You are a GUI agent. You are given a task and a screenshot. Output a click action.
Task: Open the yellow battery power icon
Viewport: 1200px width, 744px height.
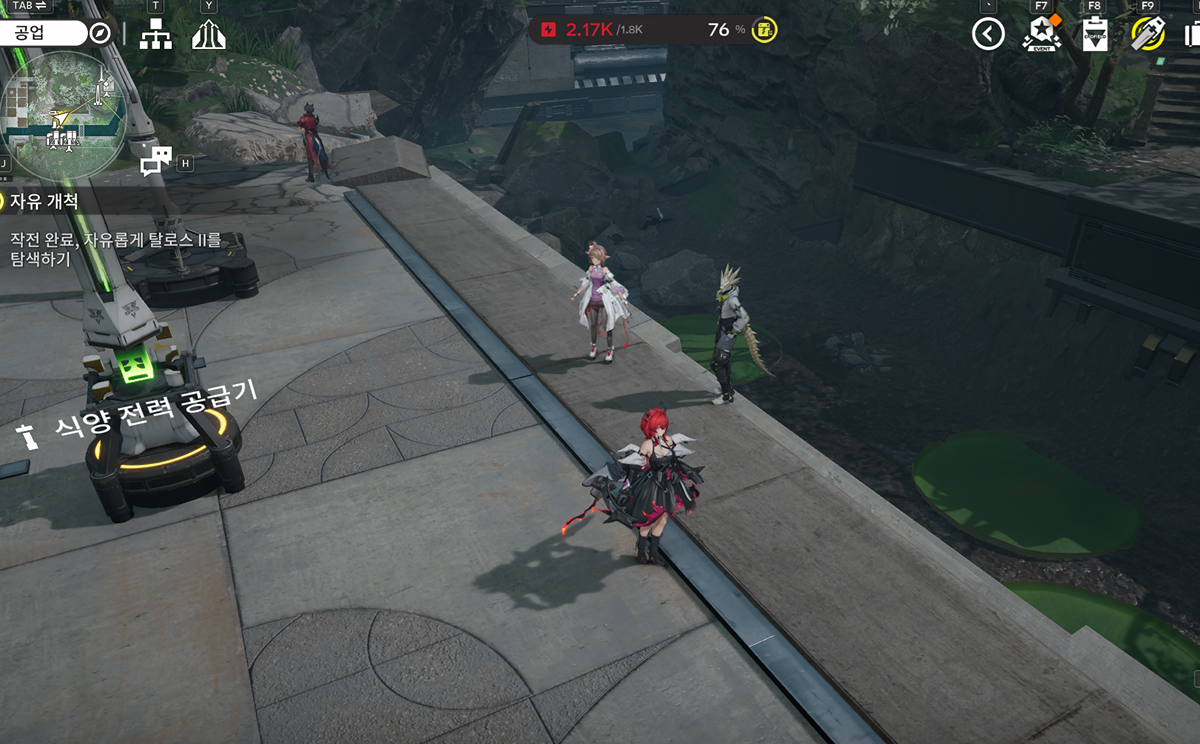[765, 30]
